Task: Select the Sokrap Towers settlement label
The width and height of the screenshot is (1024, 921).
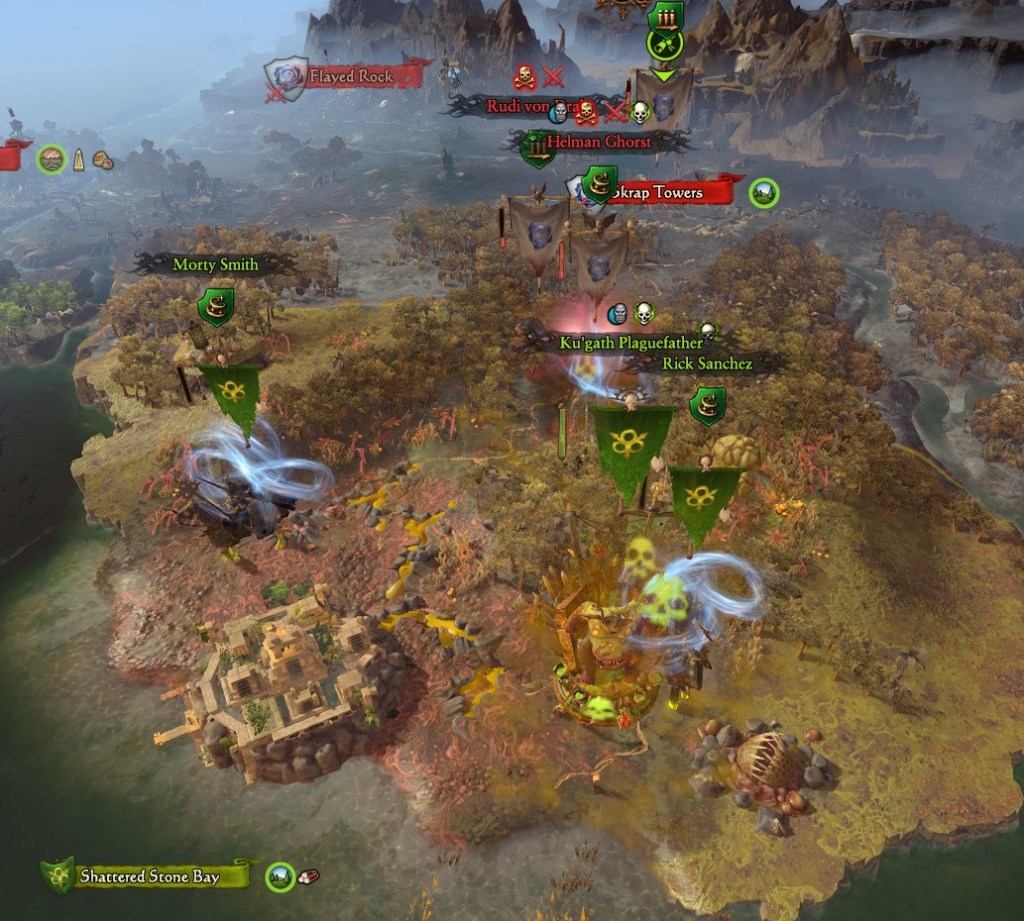Action: [x=665, y=192]
